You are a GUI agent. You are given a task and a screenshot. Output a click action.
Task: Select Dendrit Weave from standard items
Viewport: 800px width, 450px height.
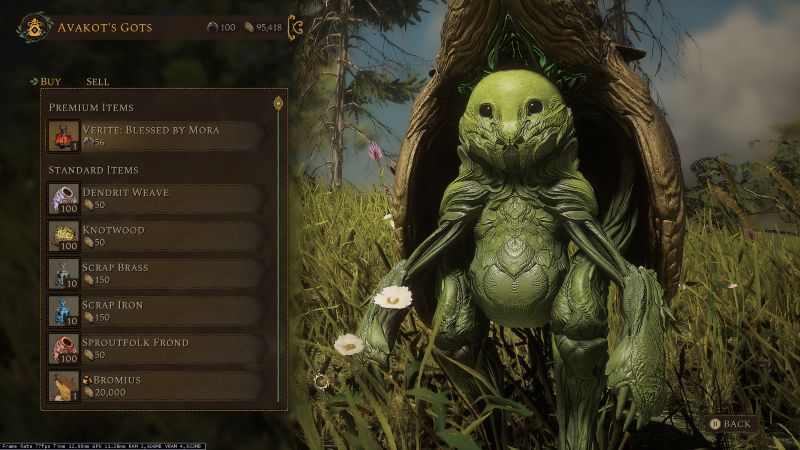coord(157,198)
